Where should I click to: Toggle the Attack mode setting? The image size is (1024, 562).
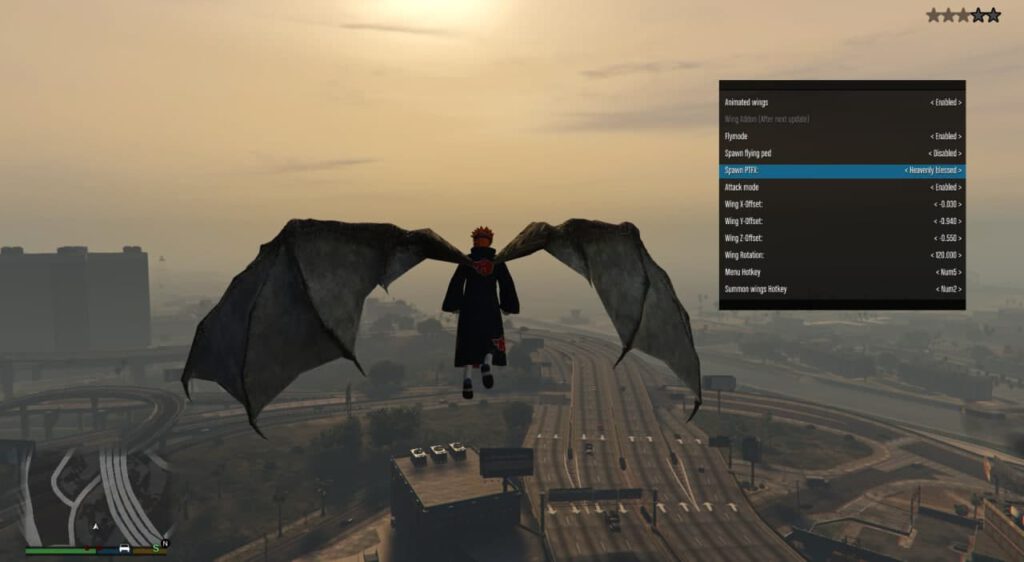pos(841,187)
